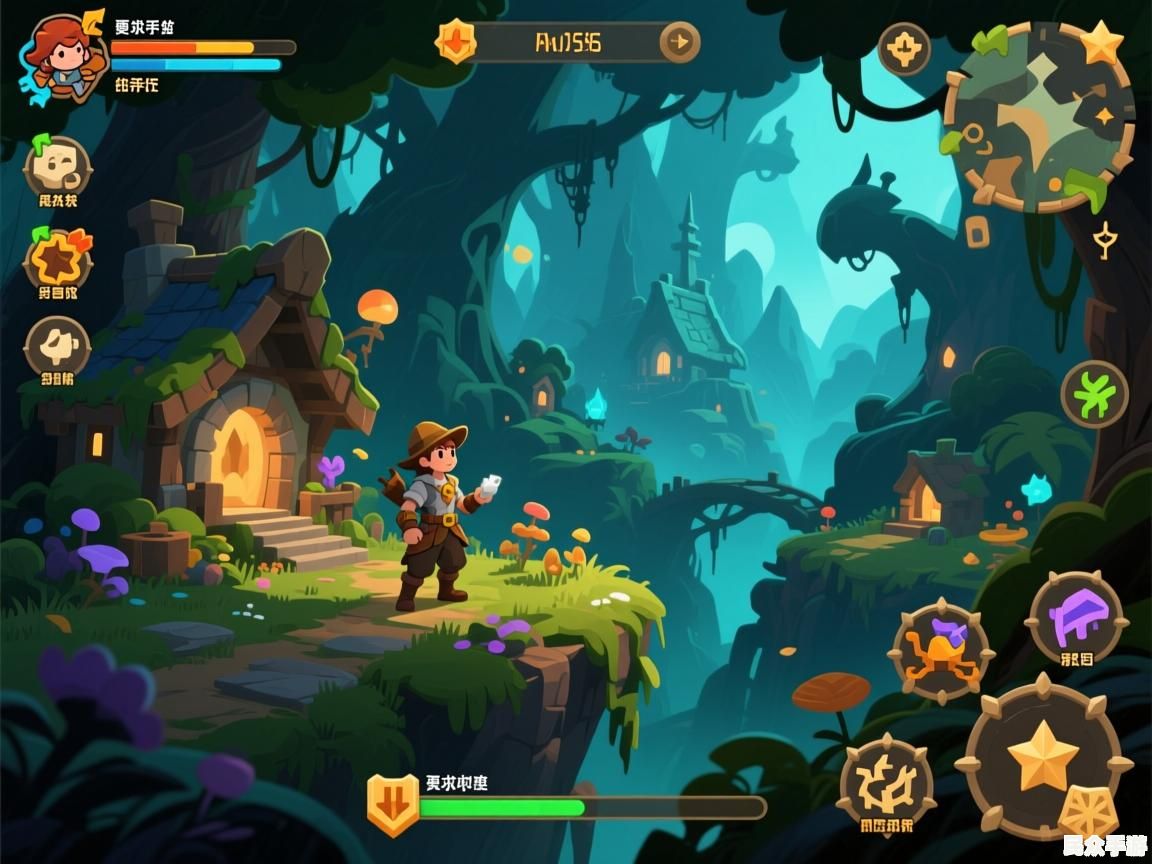The image size is (1152, 864).
Task: Use the orange octopus creature skill
Action: (941, 651)
